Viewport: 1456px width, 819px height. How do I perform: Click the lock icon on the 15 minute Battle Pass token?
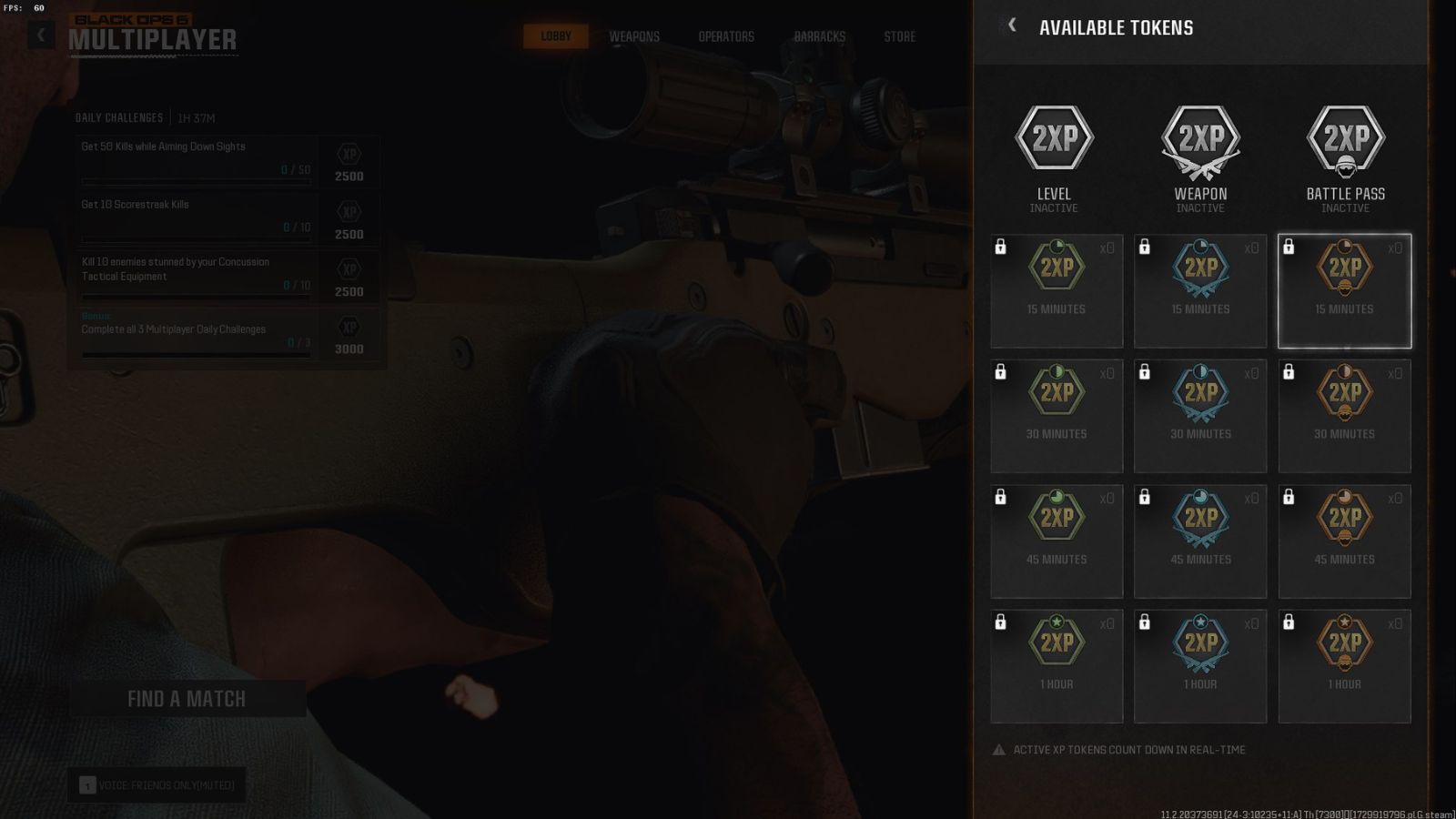pos(1289,247)
